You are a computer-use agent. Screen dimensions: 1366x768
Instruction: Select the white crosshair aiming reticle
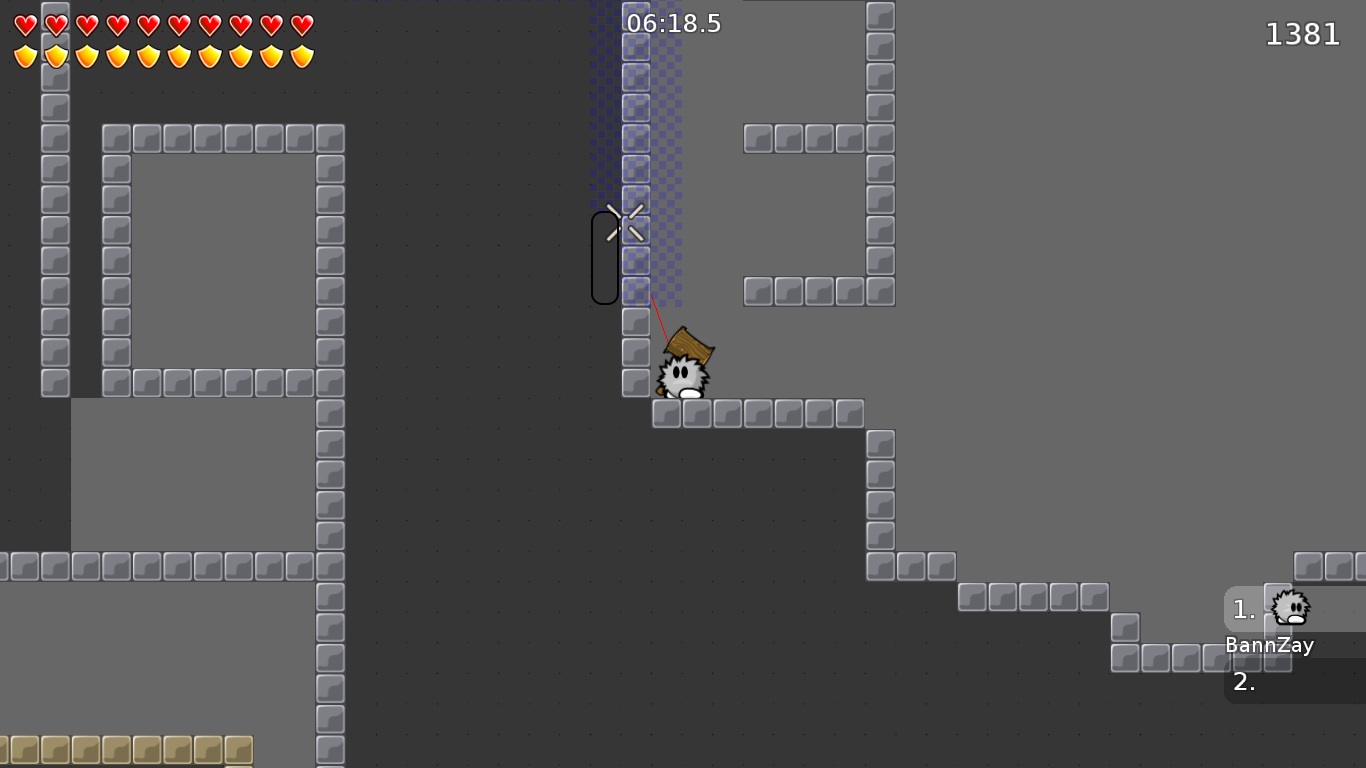coord(620,222)
